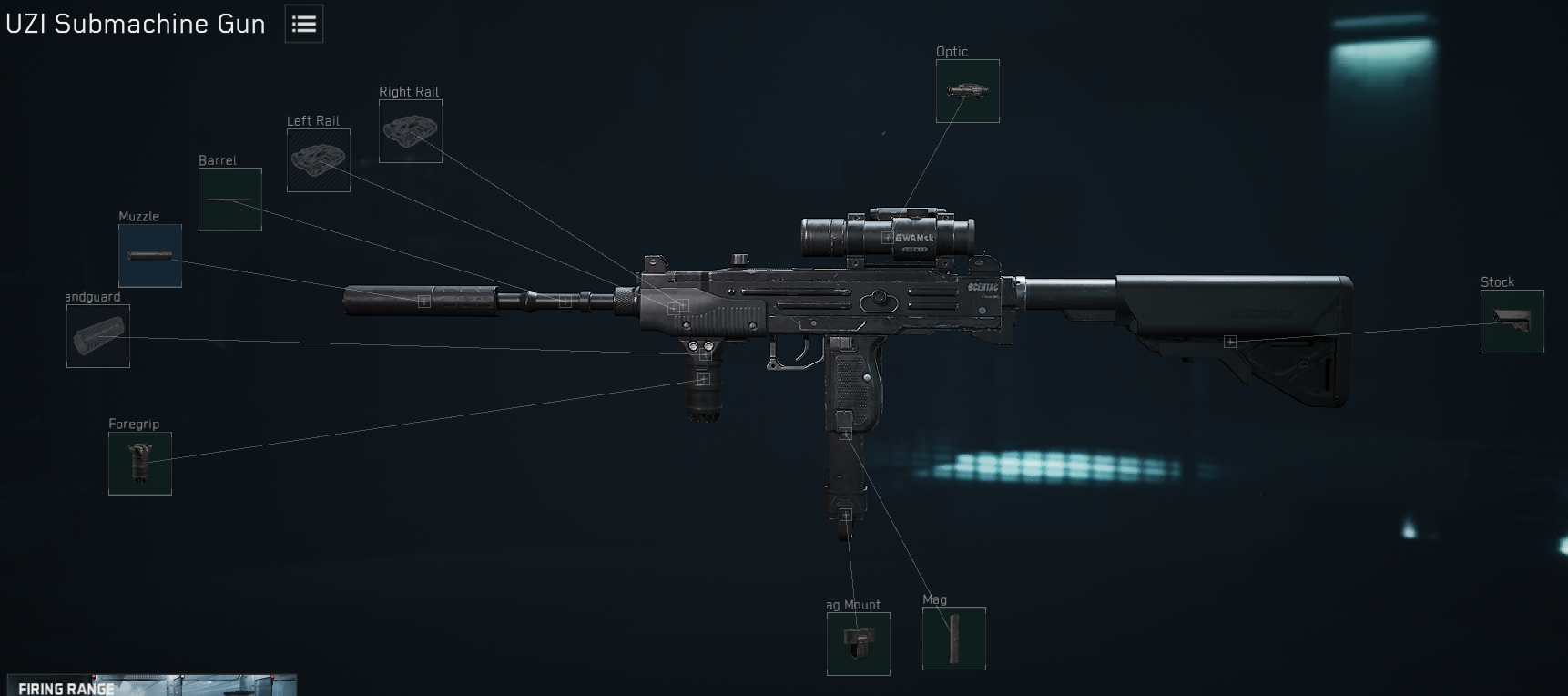Screen dimensions: 1568x696
Task: Open the Barrel attachment slot
Action: [x=229, y=200]
